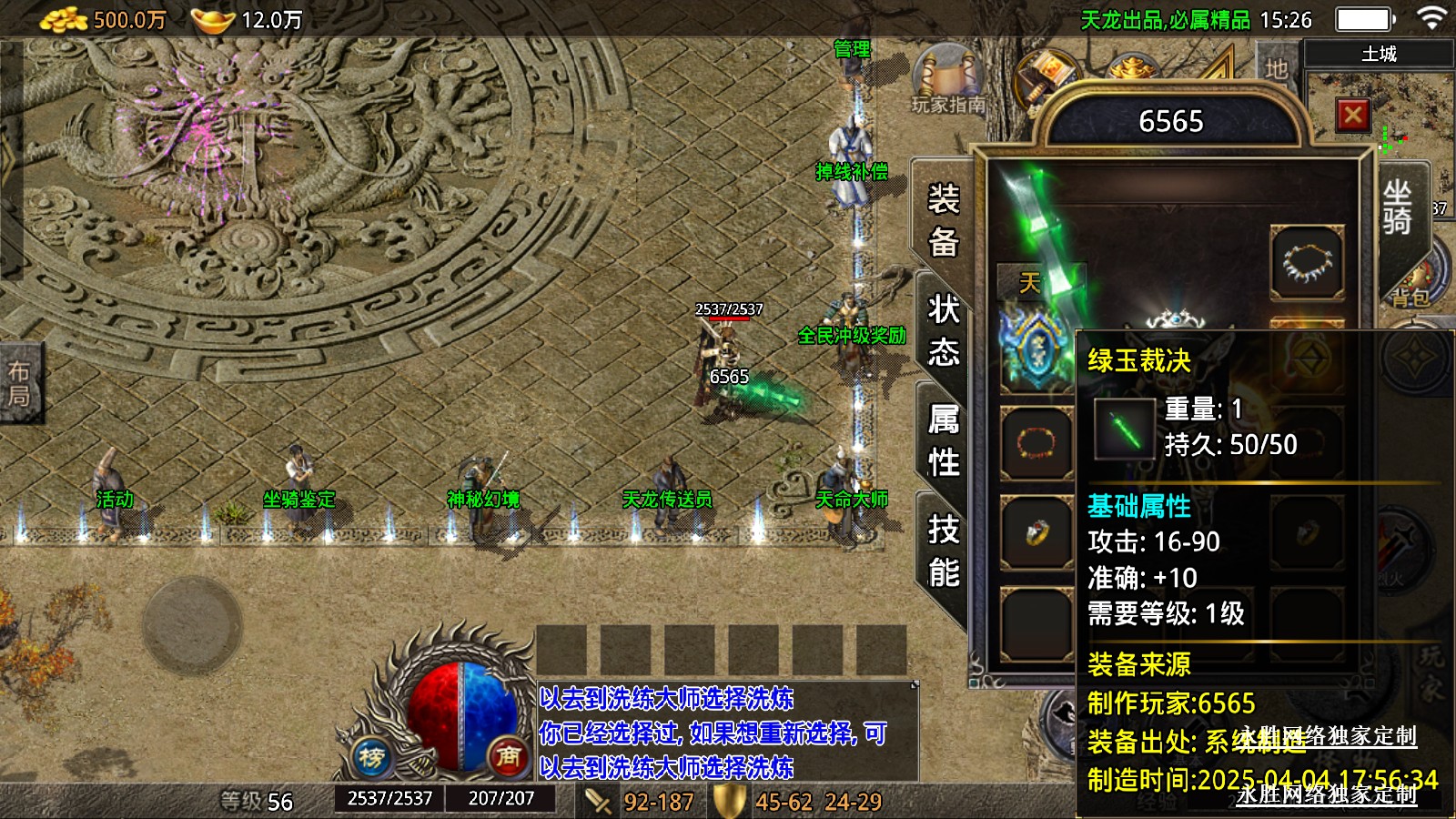The height and width of the screenshot is (819, 1456).
Task: Select the 技能 skills tab
Action: tap(943, 551)
